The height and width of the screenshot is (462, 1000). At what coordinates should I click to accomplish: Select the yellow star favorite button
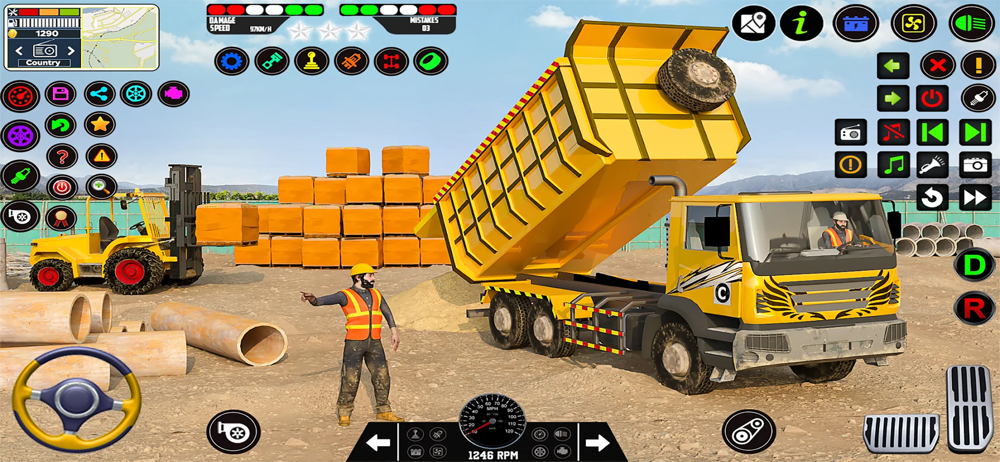99,125
